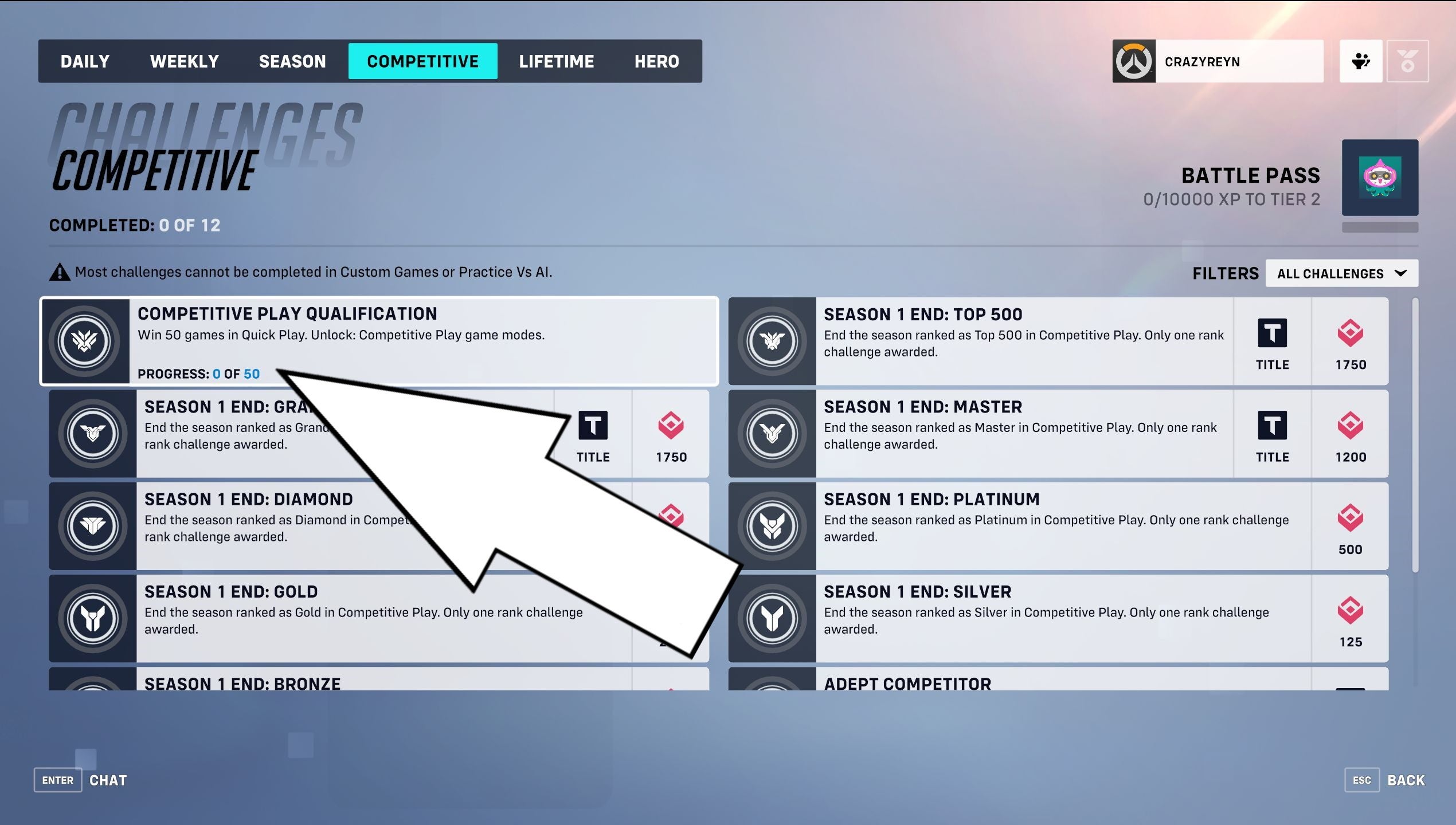Open the Lifetime challenges tab
This screenshot has height=825, width=1456.
(x=557, y=61)
